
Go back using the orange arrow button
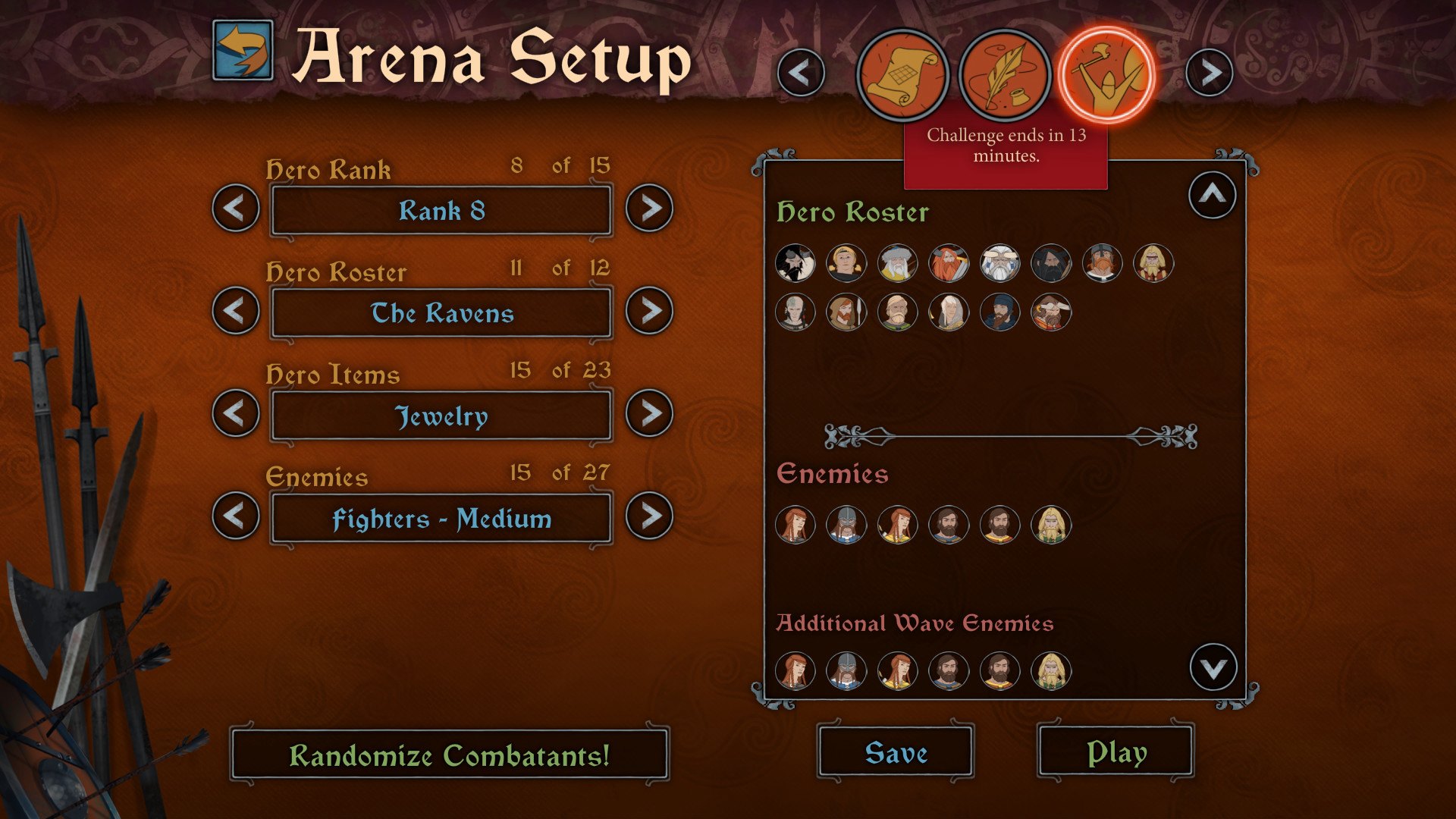click(x=243, y=51)
